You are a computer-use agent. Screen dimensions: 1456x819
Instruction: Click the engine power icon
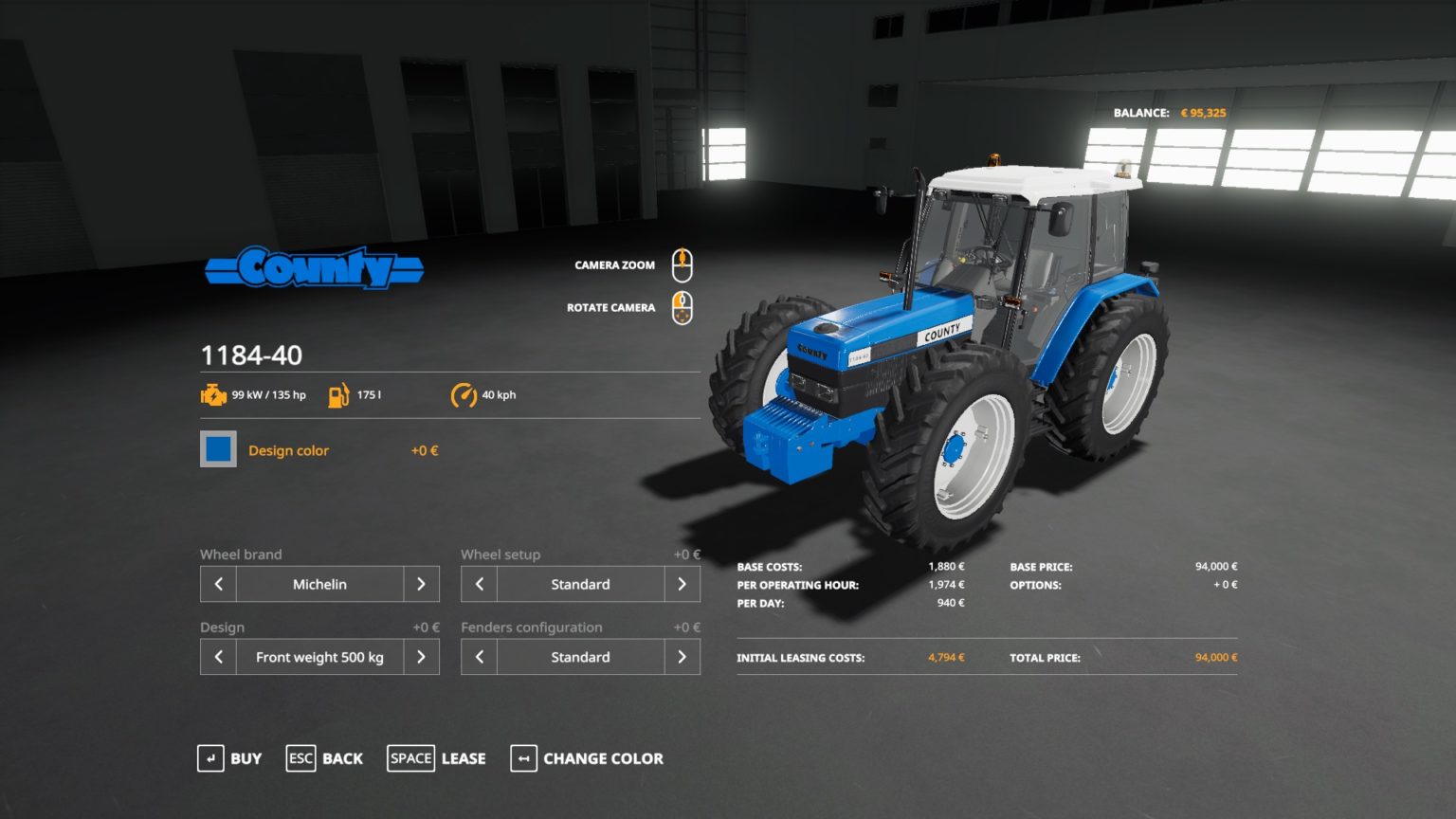pos(212,393)
